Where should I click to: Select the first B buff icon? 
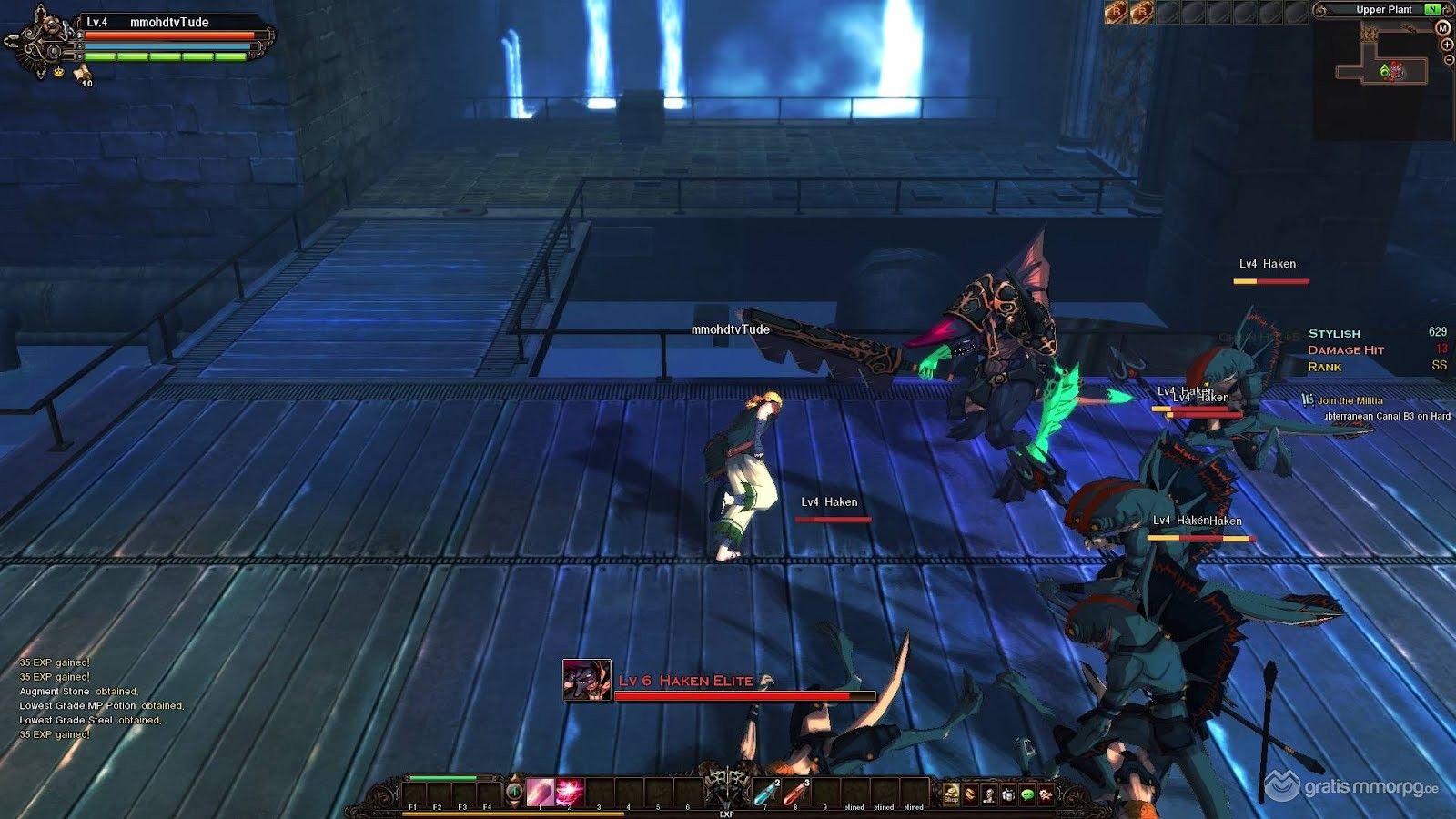(1116, 11)
